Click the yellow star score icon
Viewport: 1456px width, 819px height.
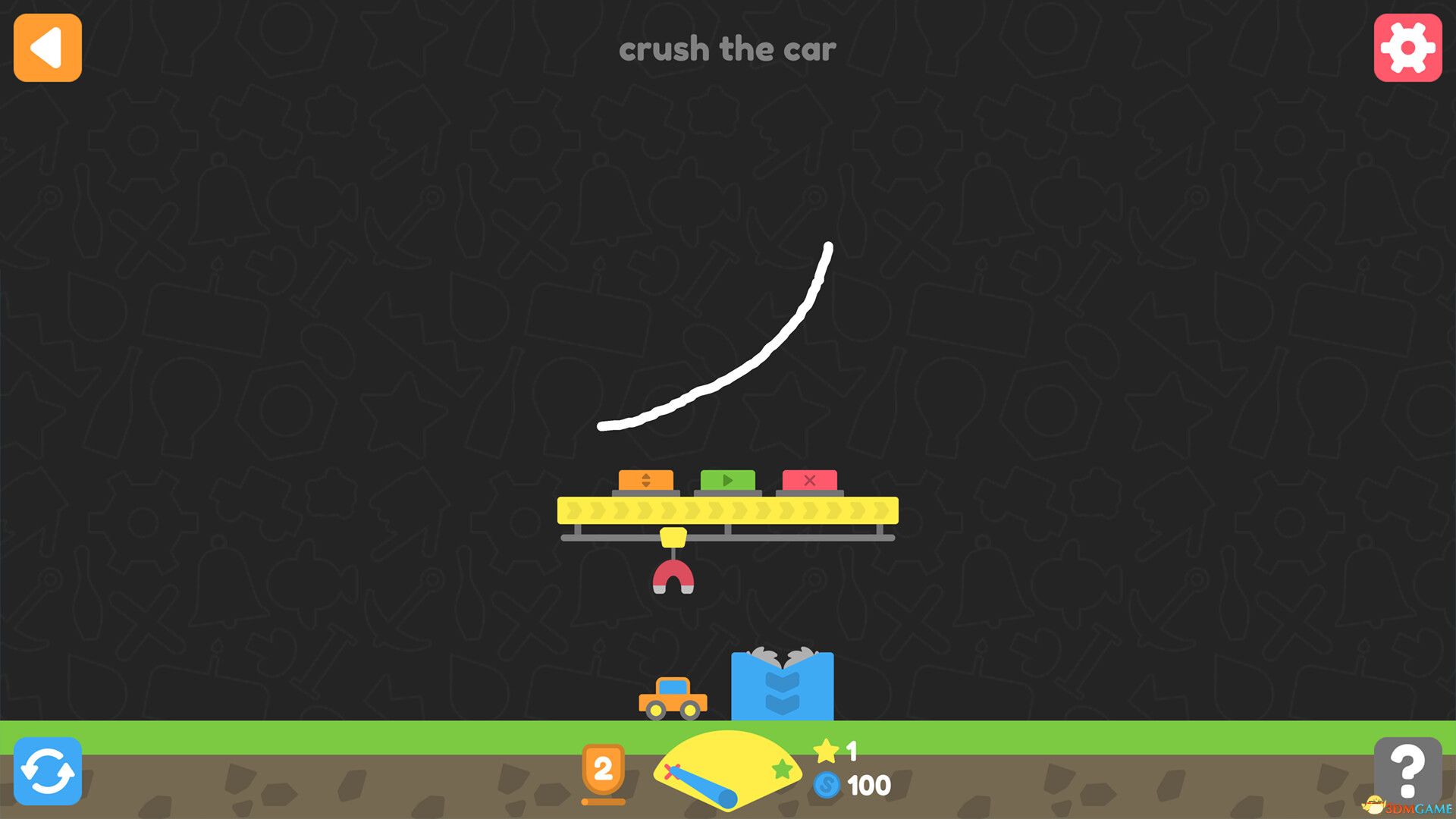[x=827, y=752]
